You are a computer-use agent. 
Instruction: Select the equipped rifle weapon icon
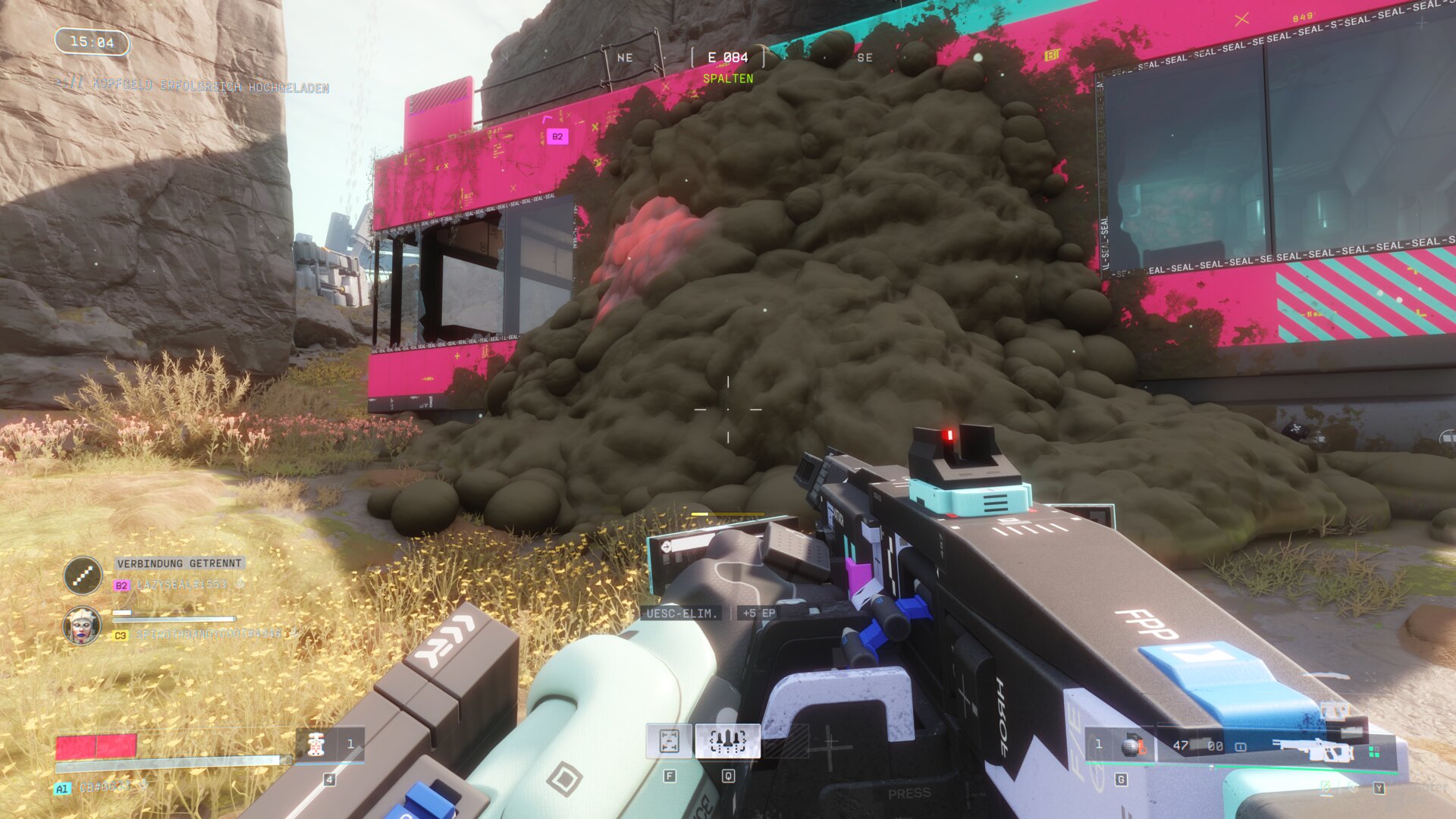click(1313, 750)
